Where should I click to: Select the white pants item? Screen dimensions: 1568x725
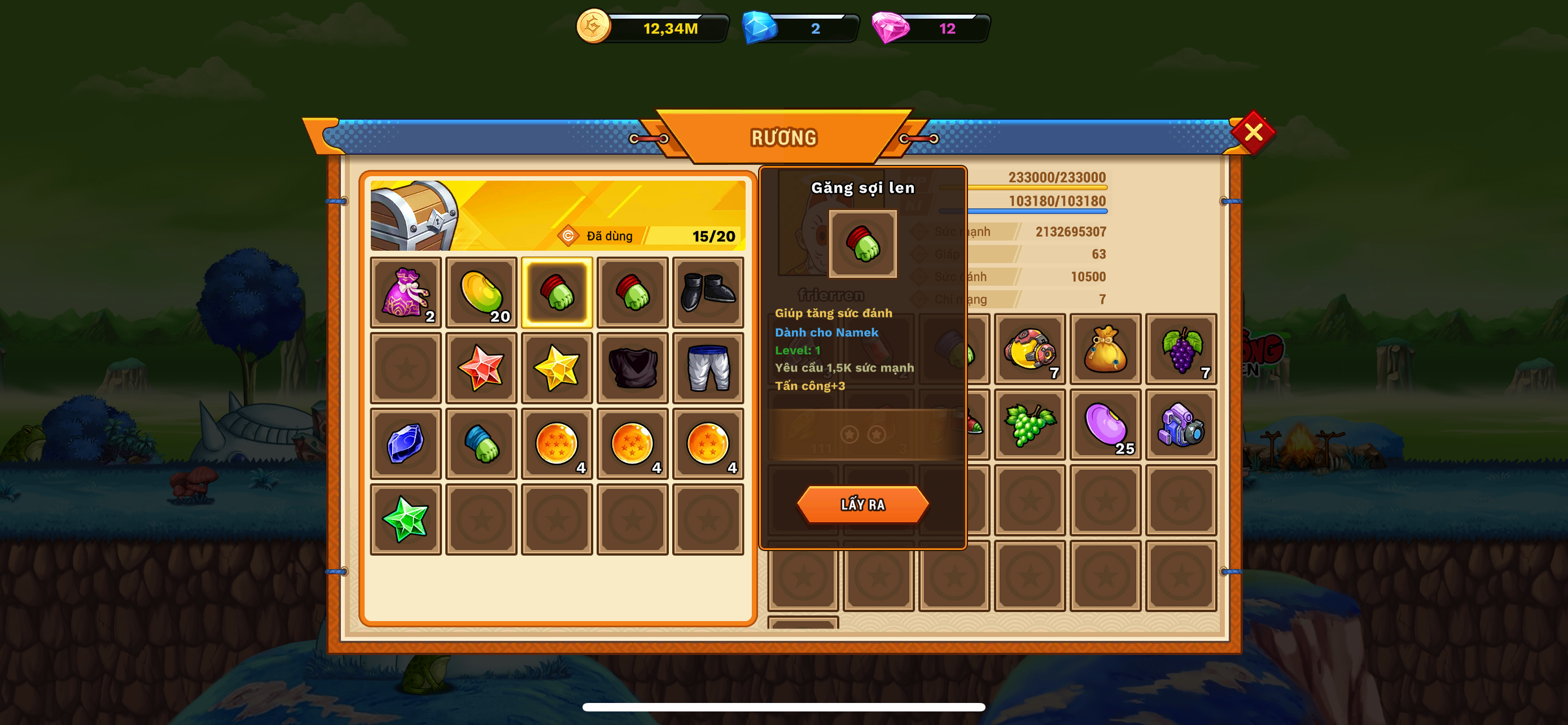(x=708, y=368)
